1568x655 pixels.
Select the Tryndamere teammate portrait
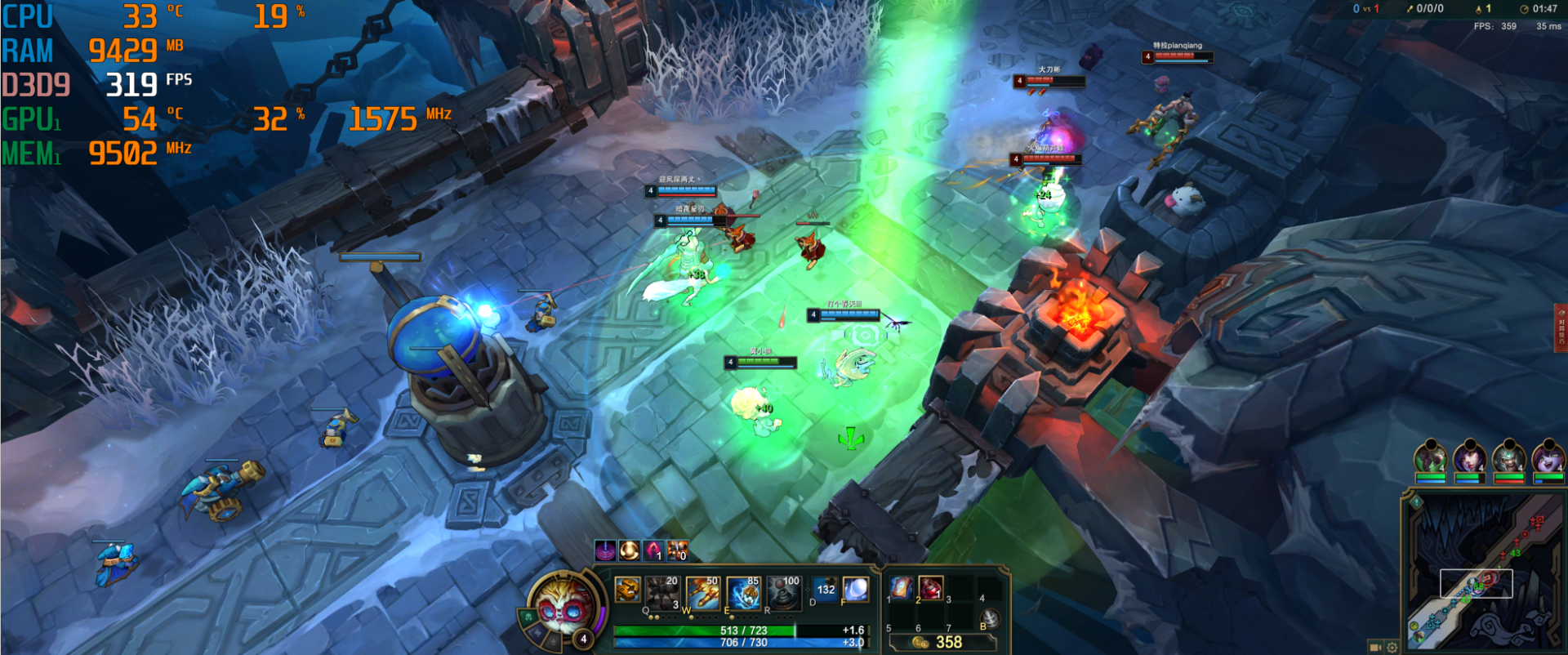click(1508, 457)
